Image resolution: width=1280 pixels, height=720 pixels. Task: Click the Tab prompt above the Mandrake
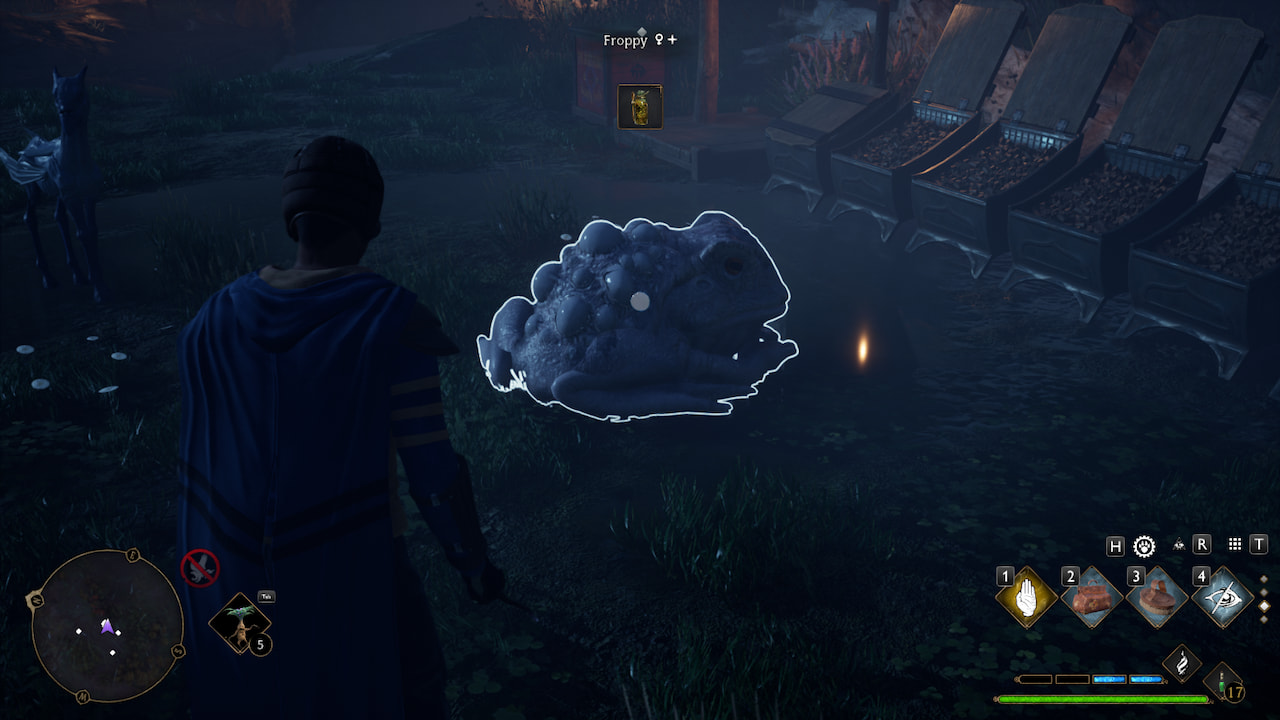point(266,597)
